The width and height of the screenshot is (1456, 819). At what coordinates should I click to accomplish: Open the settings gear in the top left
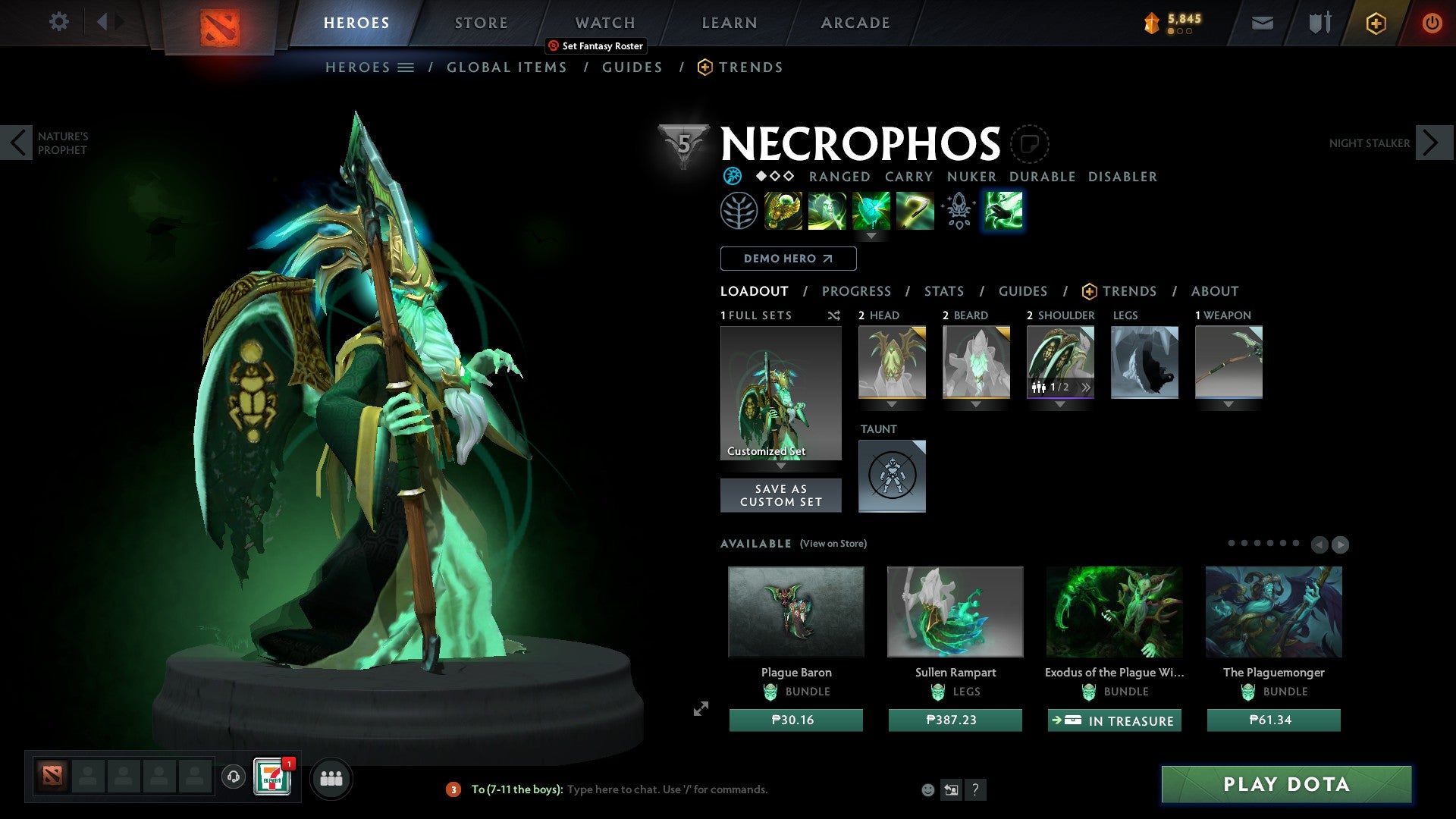[x=59, y=22]
